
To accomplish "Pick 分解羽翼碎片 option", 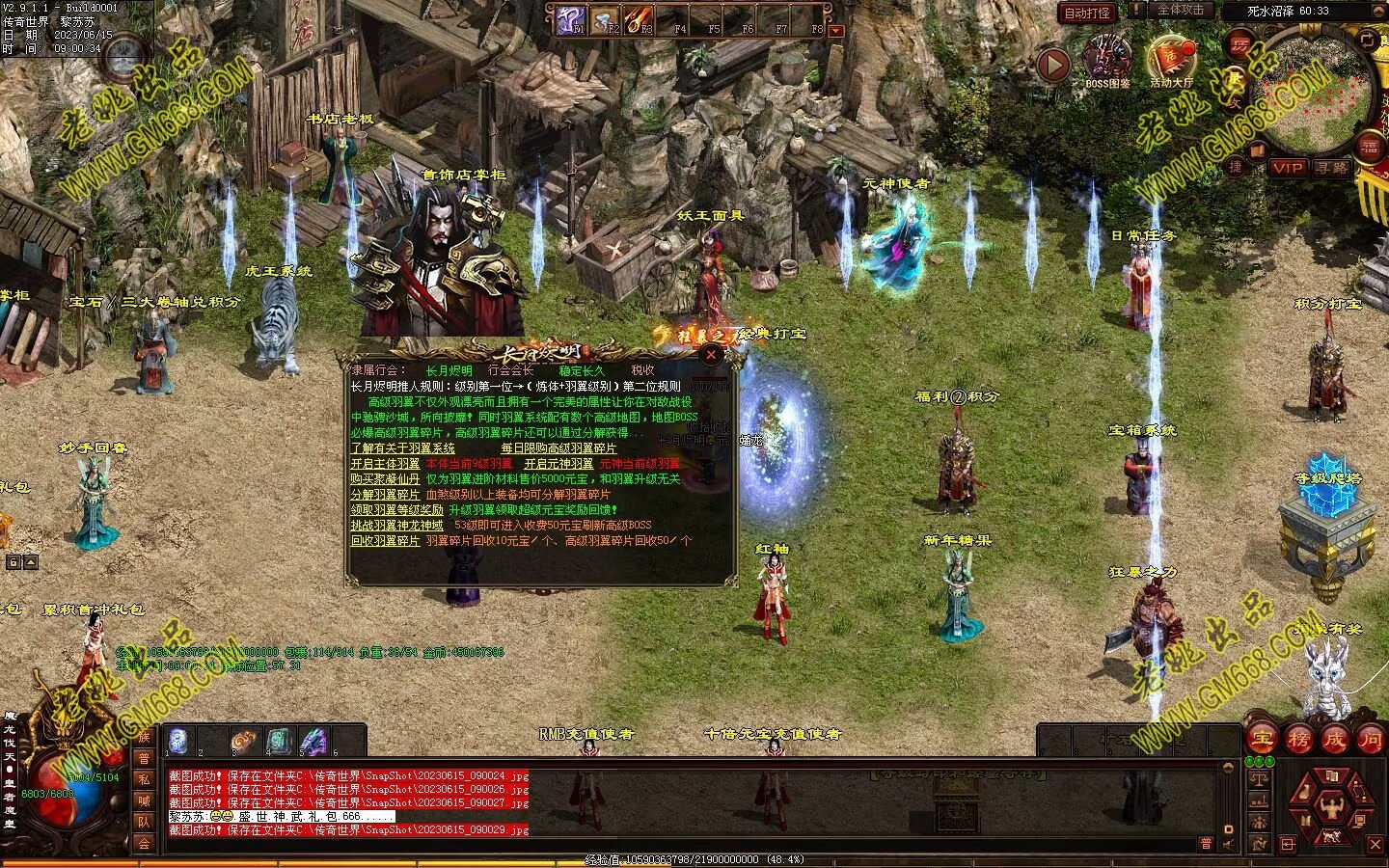I will coord(384,495).
